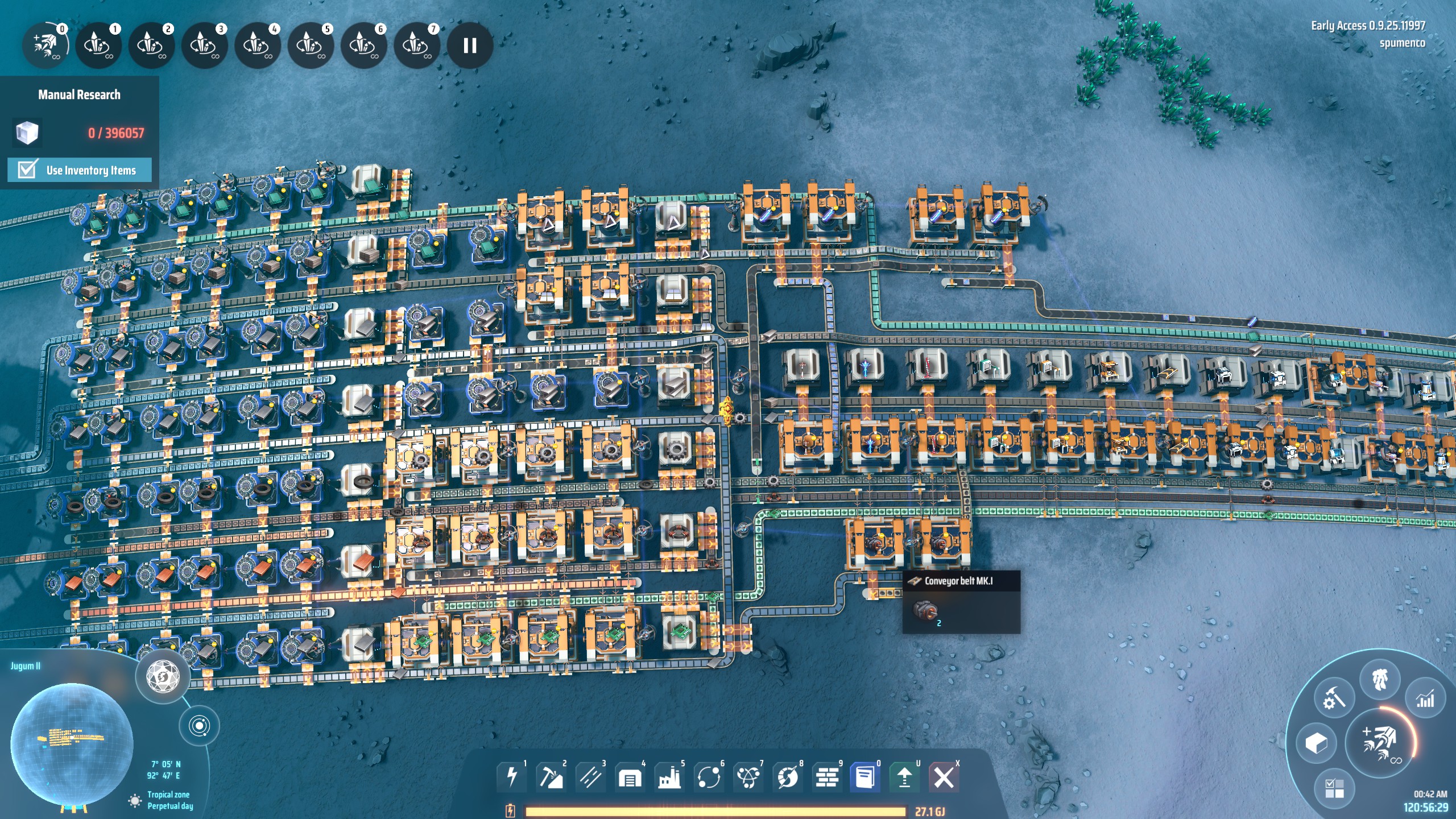1456x819 pixels.
Task: Open the Dyson sphere build category
Action: point(788,777)
